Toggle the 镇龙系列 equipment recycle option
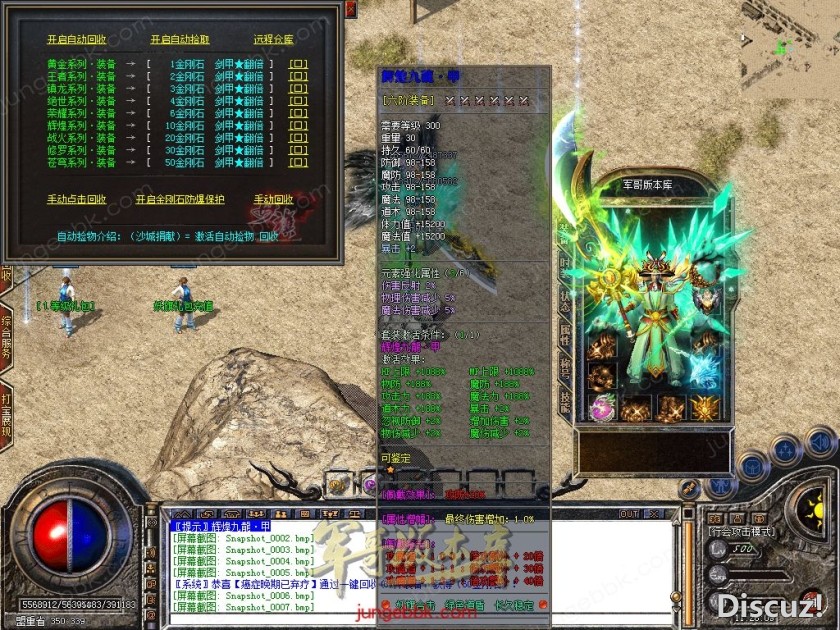The width and height of the screenshot is (840, 630). pyautogui.click(x=299, y=89)
